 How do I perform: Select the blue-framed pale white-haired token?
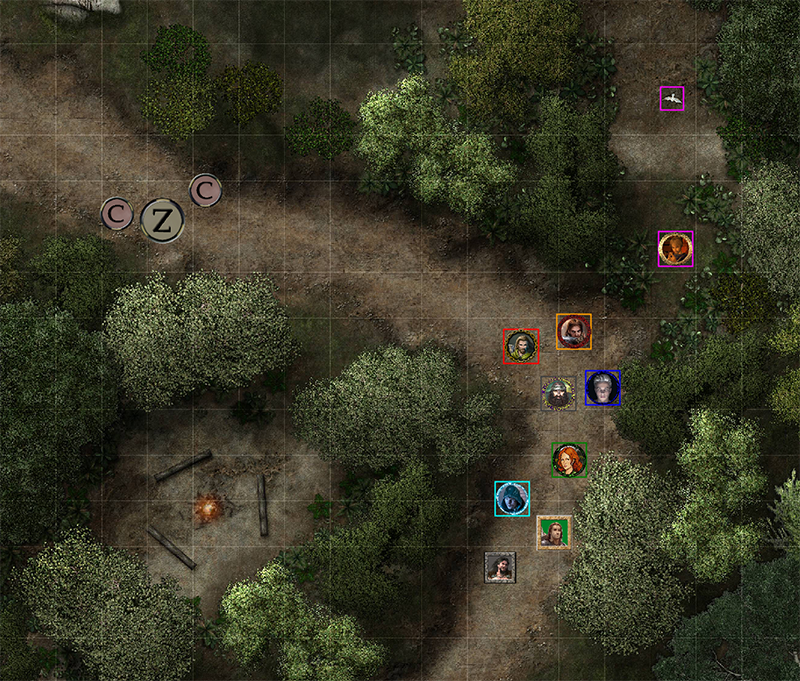point(603,388)
